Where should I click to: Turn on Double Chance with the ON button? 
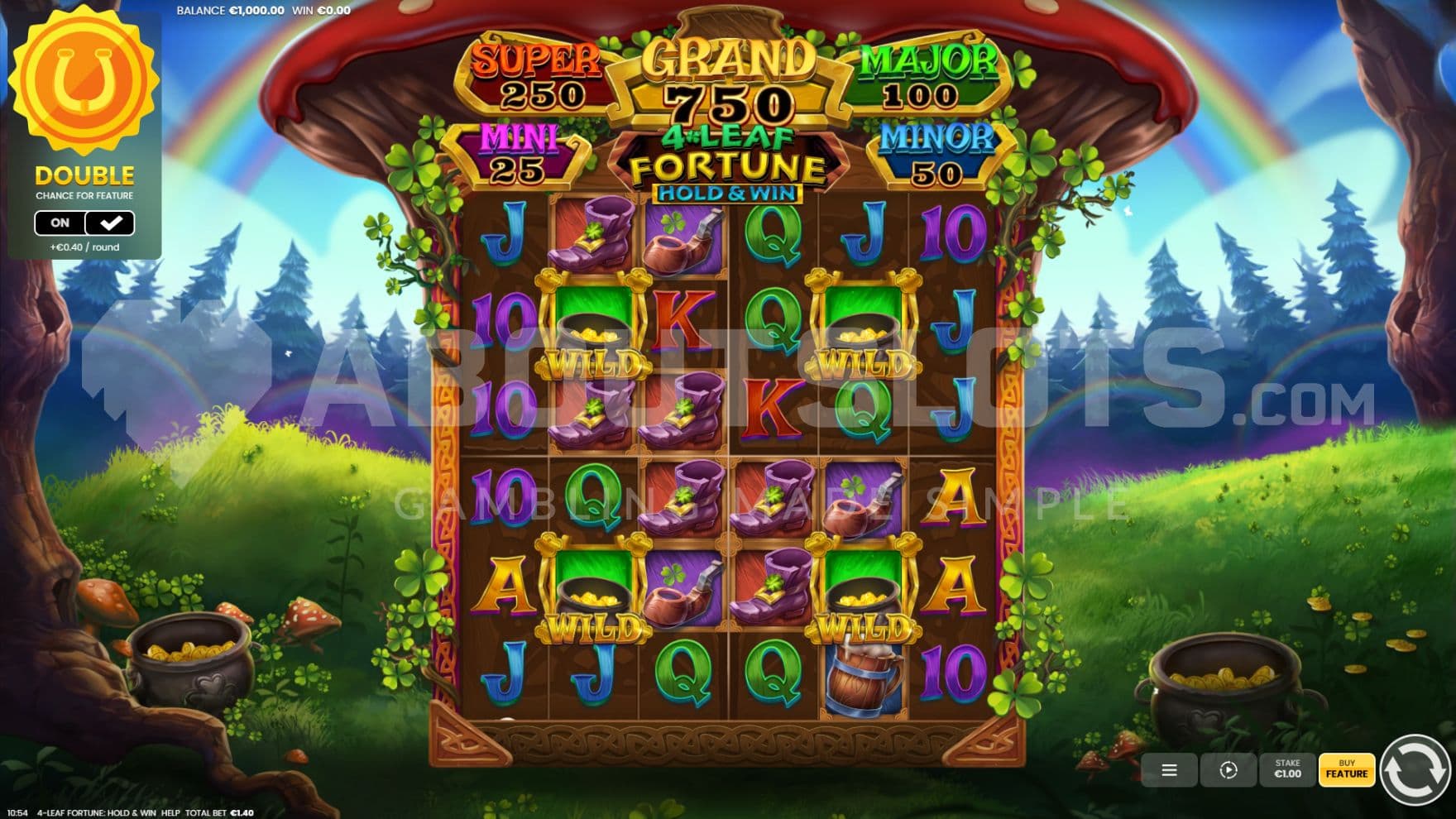[x=60, y=223]
